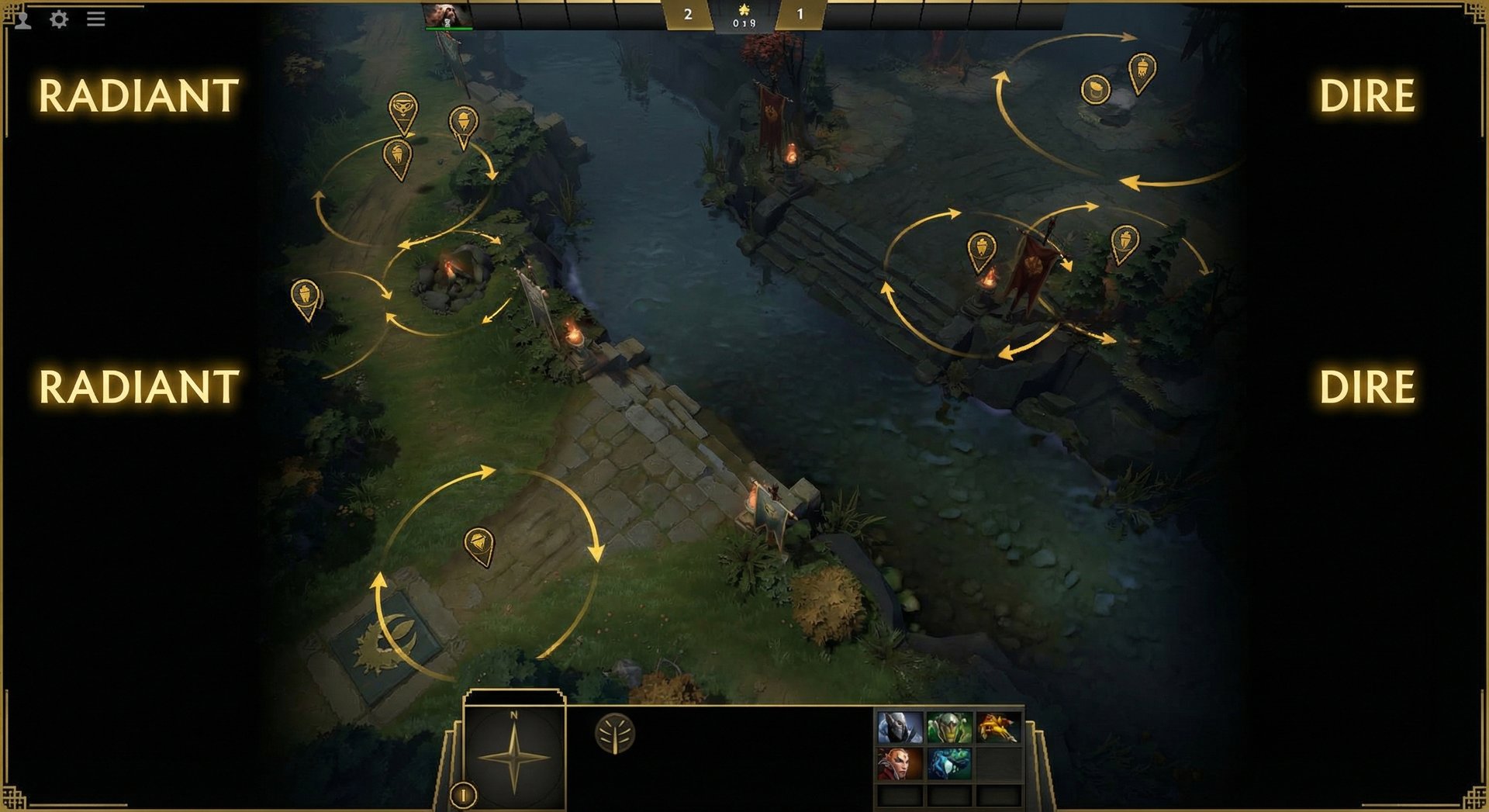Click the DIRE label on the right

[x=1368, y=95]
